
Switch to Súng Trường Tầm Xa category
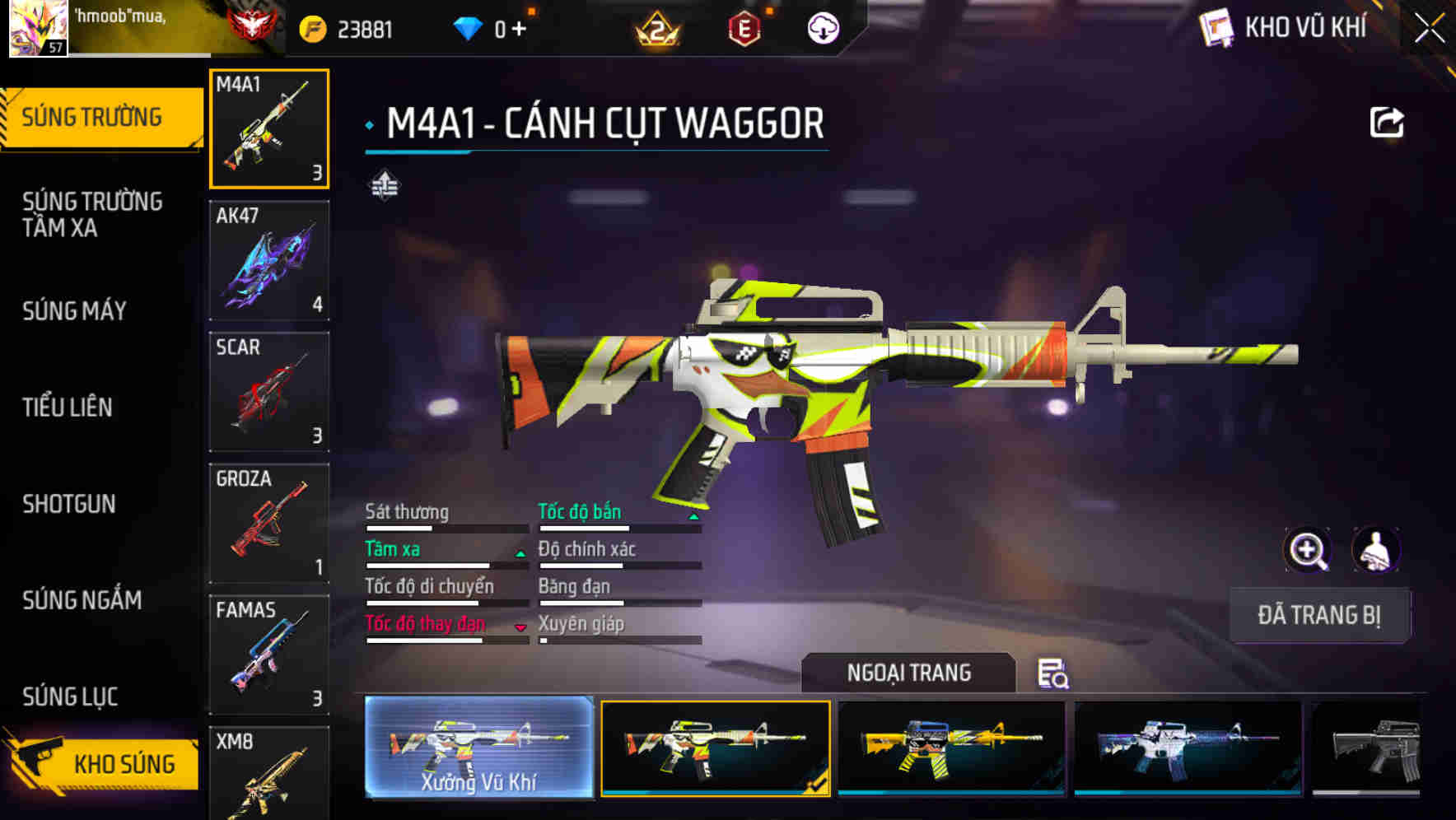[x=92, y=214]
